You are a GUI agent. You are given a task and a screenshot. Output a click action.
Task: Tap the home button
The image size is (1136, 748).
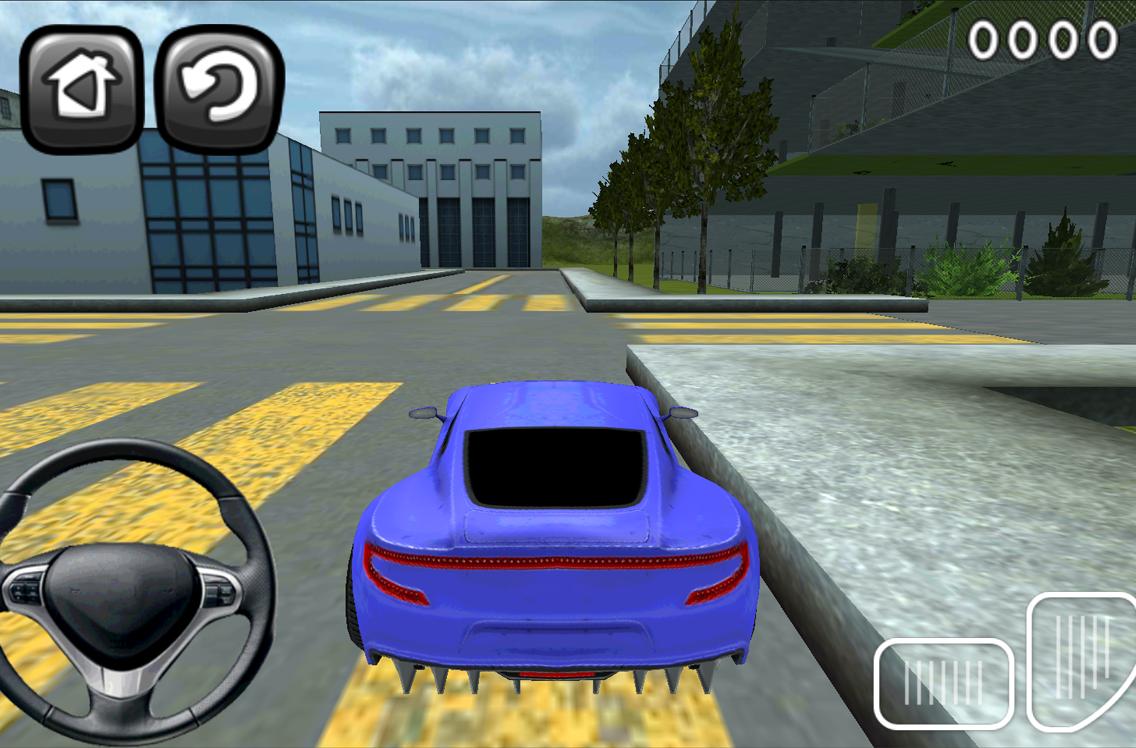(82, 89)
